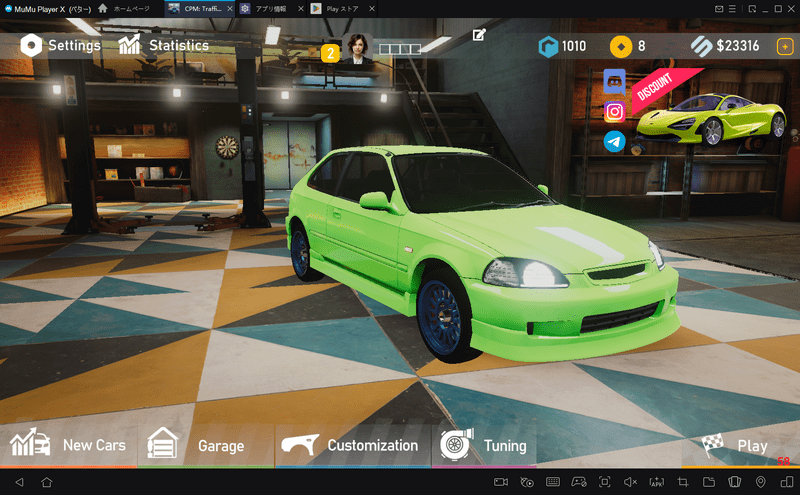Open the Instagram link icon

(614, 112)
